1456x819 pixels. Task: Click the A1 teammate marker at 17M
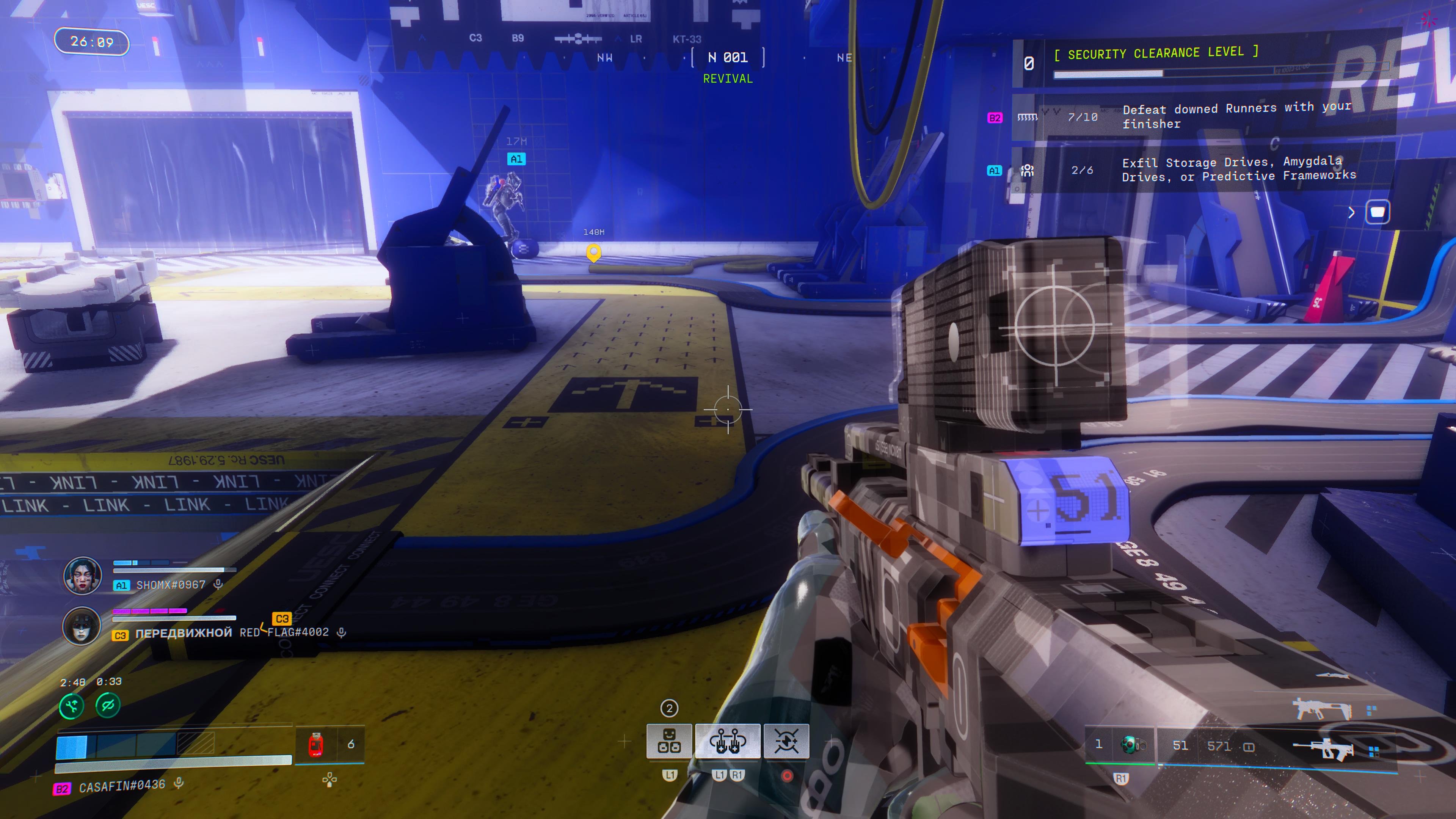[x=516, y=159]
